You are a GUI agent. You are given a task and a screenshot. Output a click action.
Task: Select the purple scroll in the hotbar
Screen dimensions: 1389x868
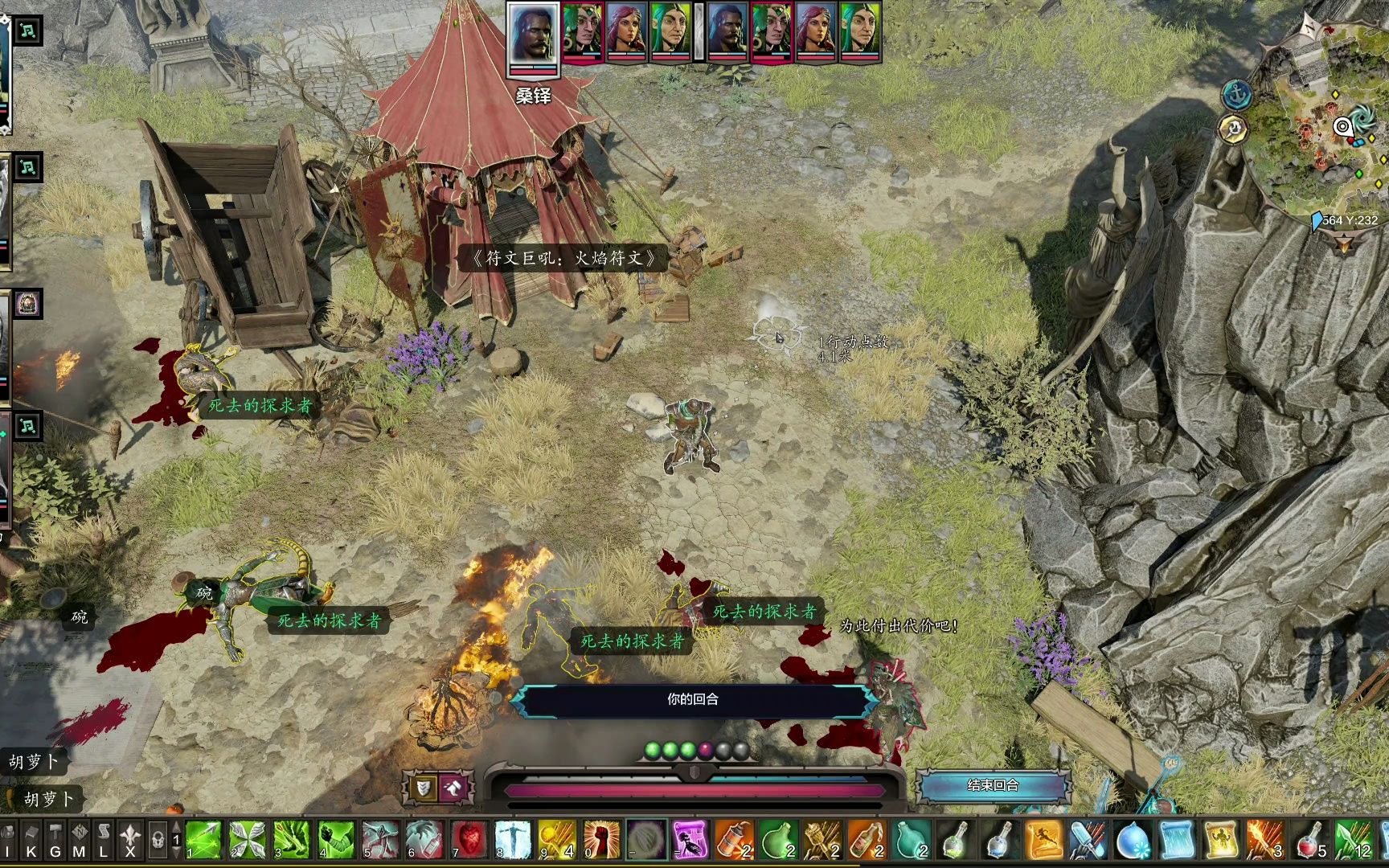tap(690, 840)
